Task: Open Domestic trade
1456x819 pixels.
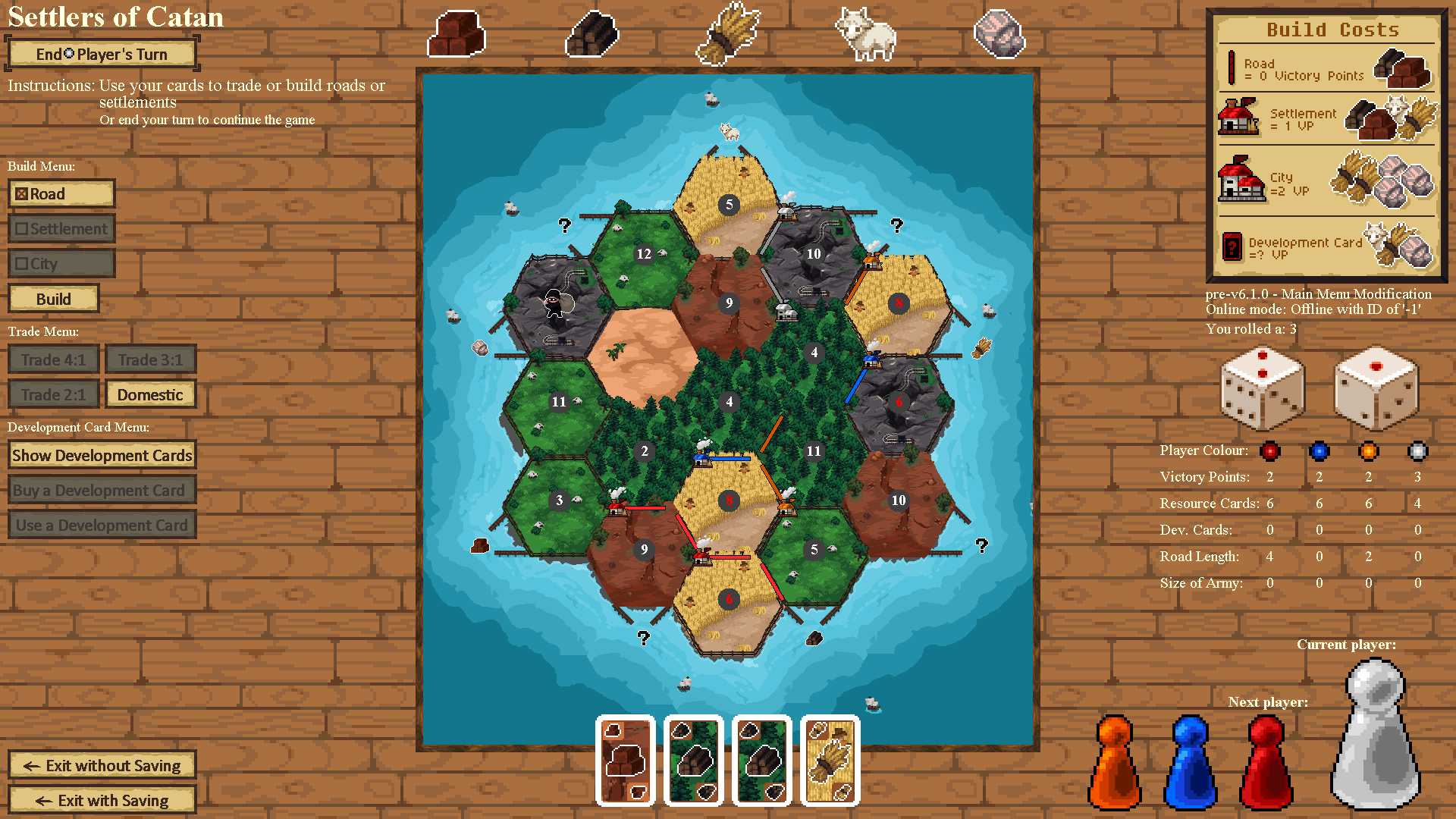Action: point(150,395)
